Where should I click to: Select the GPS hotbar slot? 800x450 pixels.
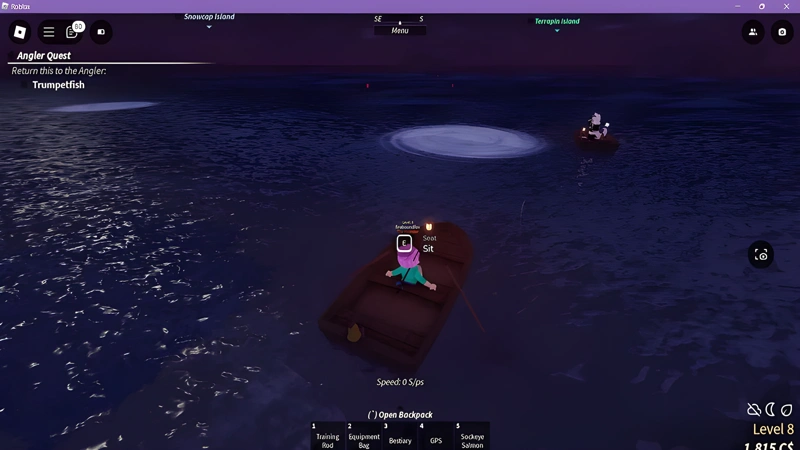[436, 437]
